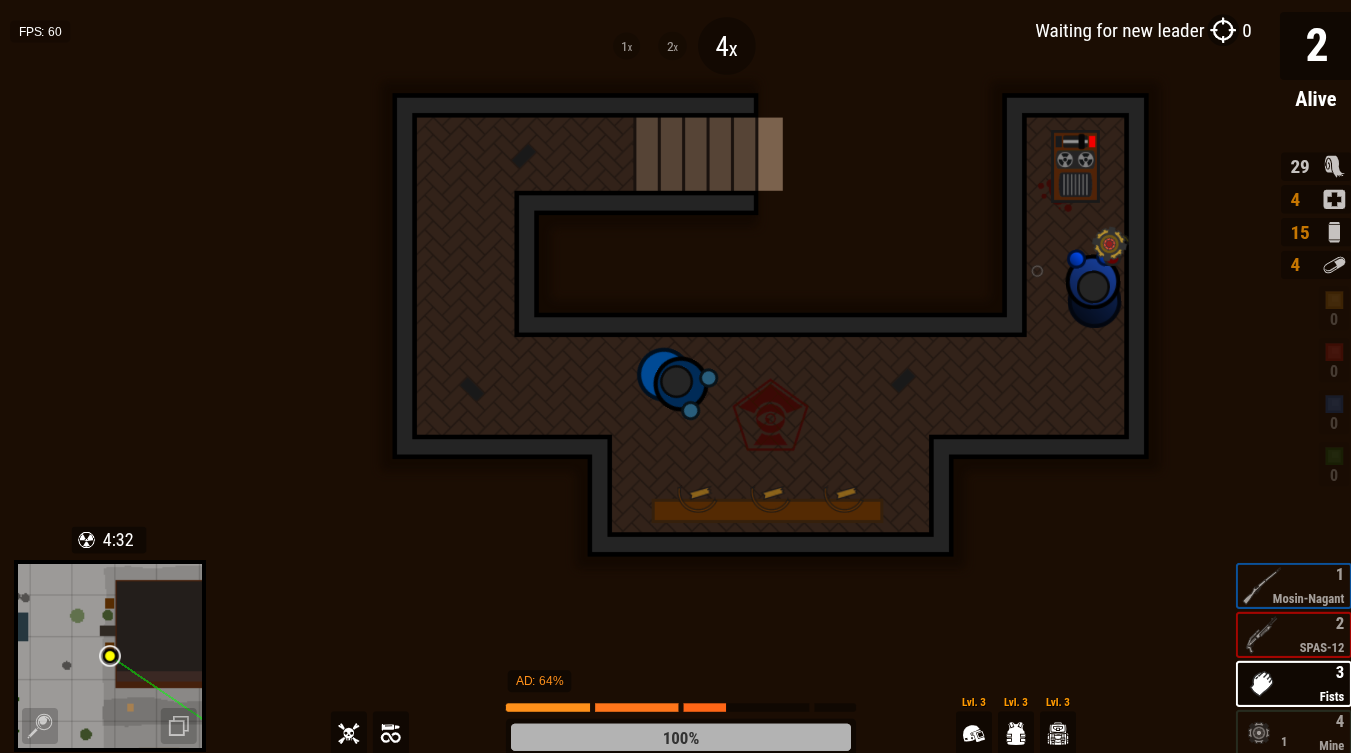The height and width of the screenshot is (753, 1351).
Task: Use the medikit item icon
Action: coord(1333,199)
